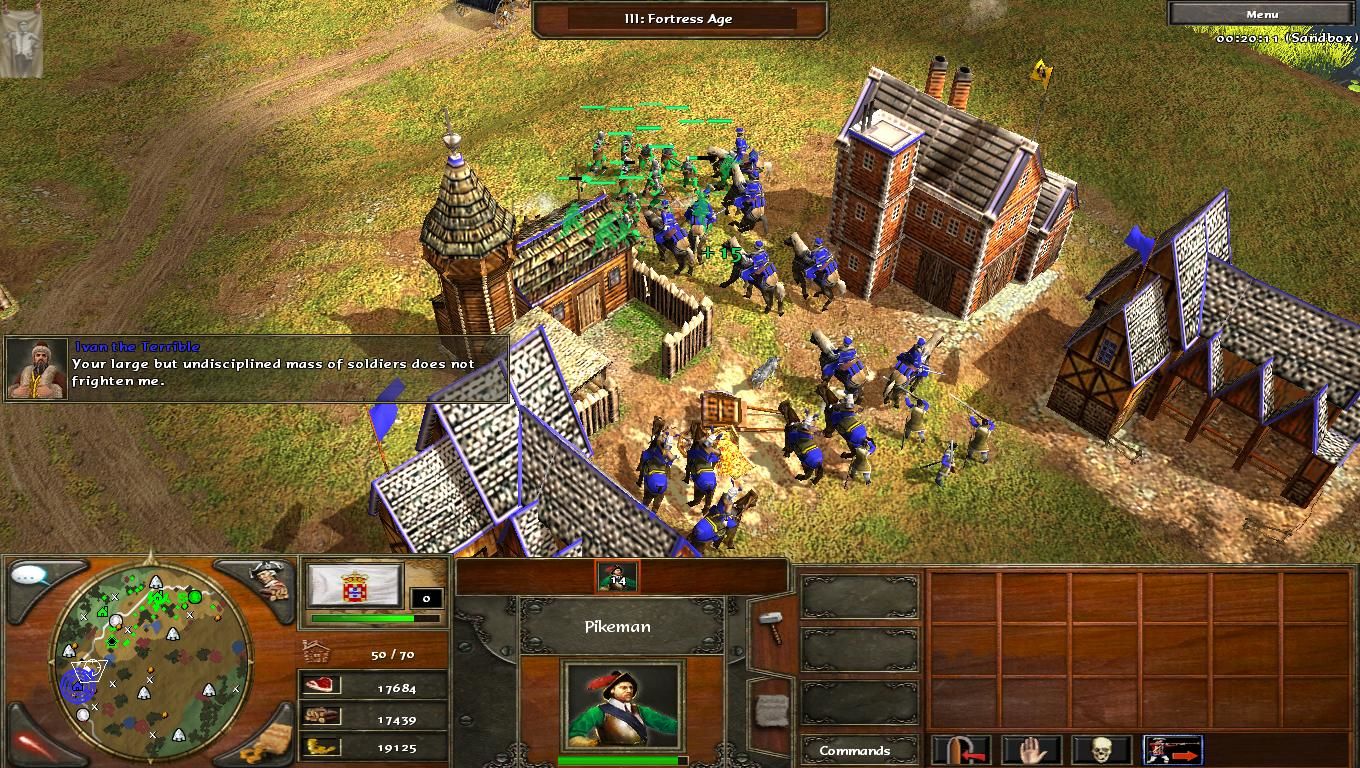
Task: Toggle Volley attack mode for the Pikemen
Action: tap(1170, 748)
